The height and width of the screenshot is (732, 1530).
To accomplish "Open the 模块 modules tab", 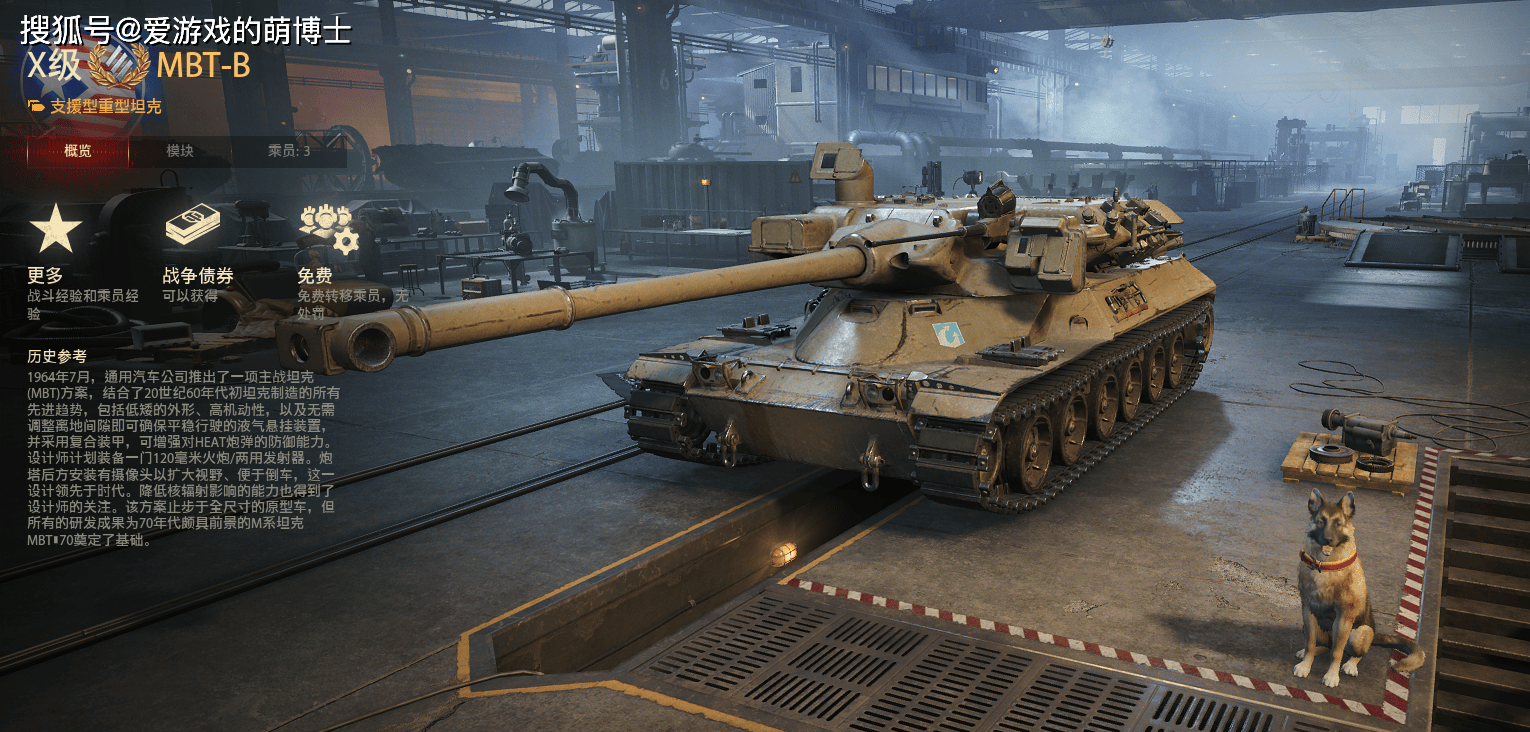I will pyautogui.click(x=180, y=151).
